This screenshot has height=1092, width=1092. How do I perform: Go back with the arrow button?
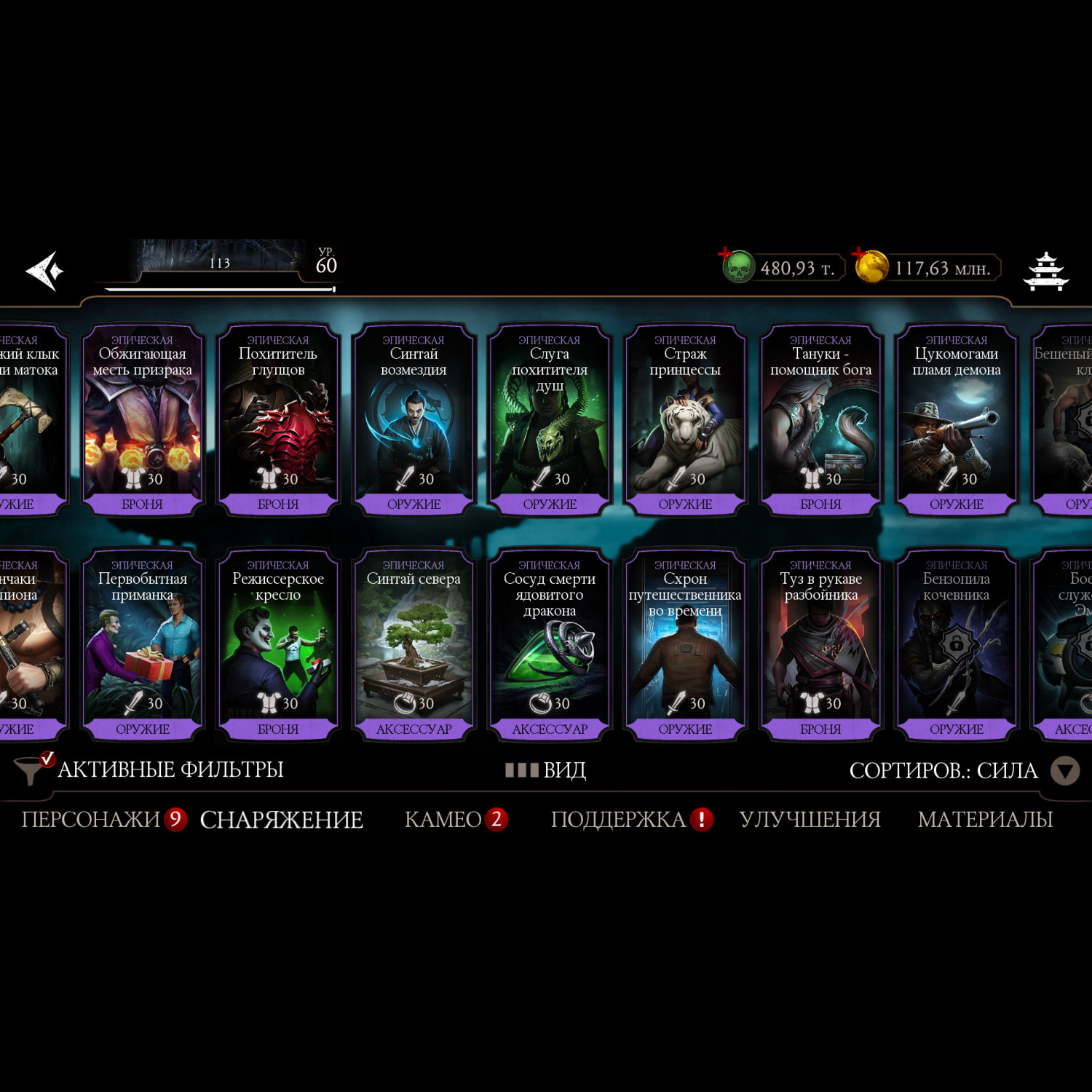(45, 271)
